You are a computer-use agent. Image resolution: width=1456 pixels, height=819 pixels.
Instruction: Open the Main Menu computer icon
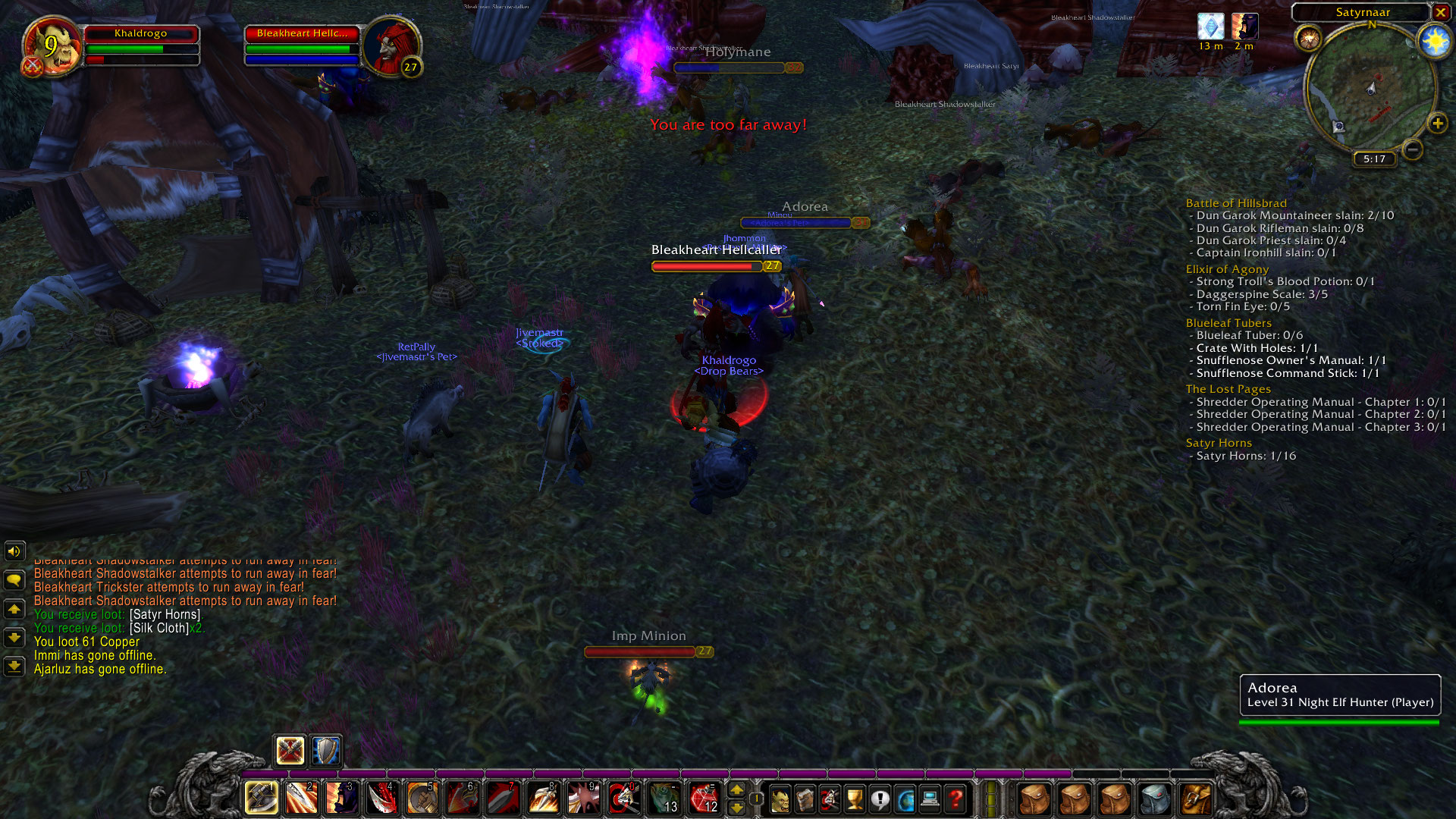pos(930,798)
